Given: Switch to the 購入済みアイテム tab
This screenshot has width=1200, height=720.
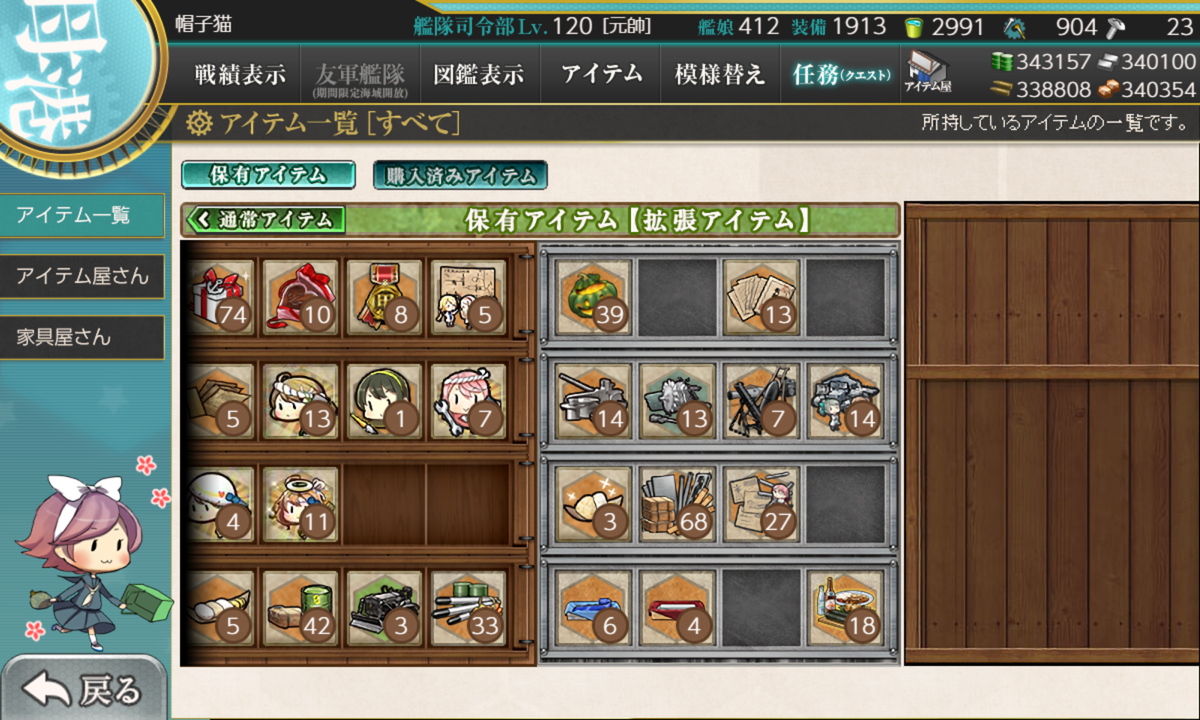Looking at the screenshot, I should tap(460, 176).
